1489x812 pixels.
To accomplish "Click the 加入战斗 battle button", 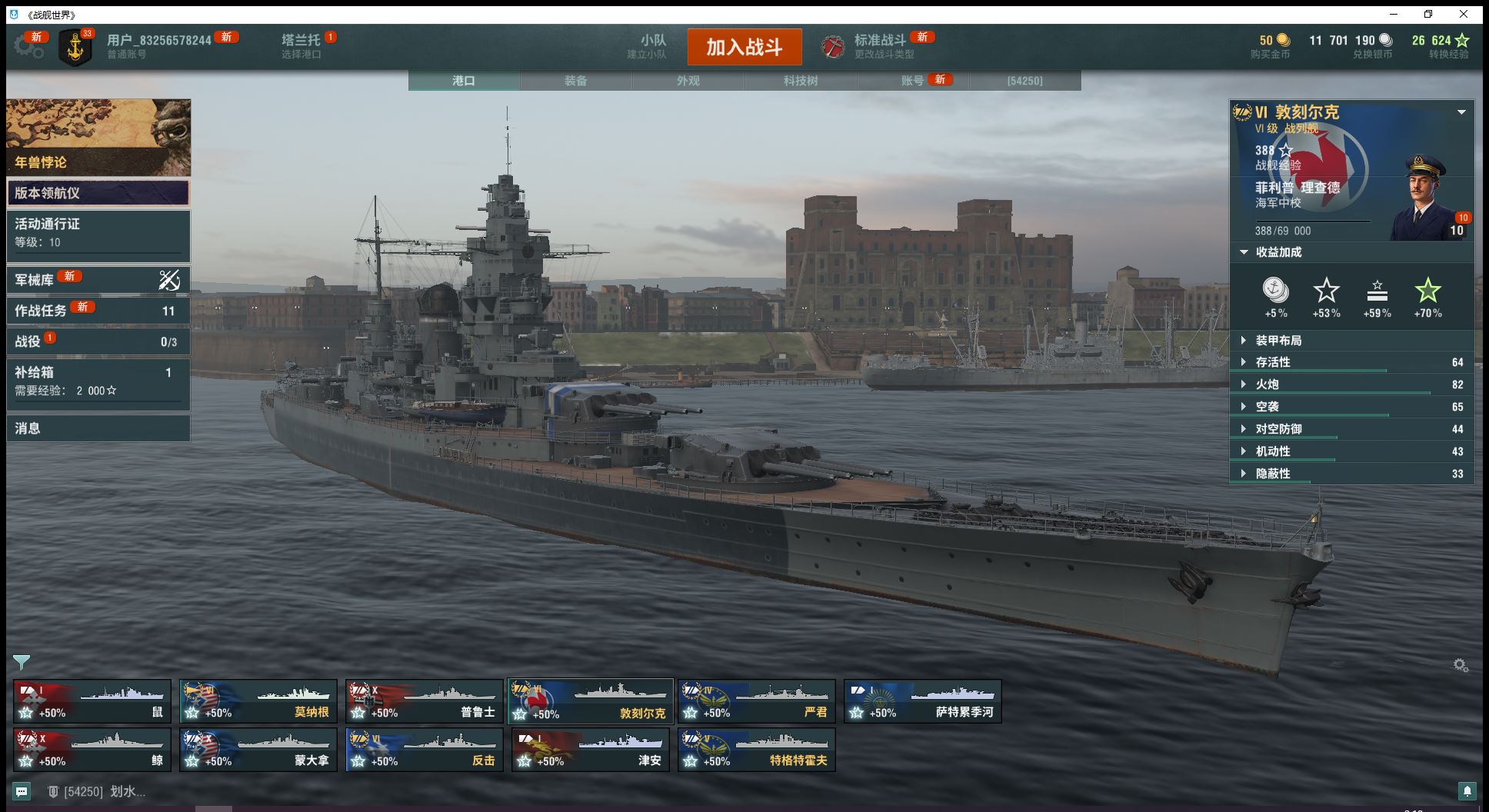I will pos(744,47).
